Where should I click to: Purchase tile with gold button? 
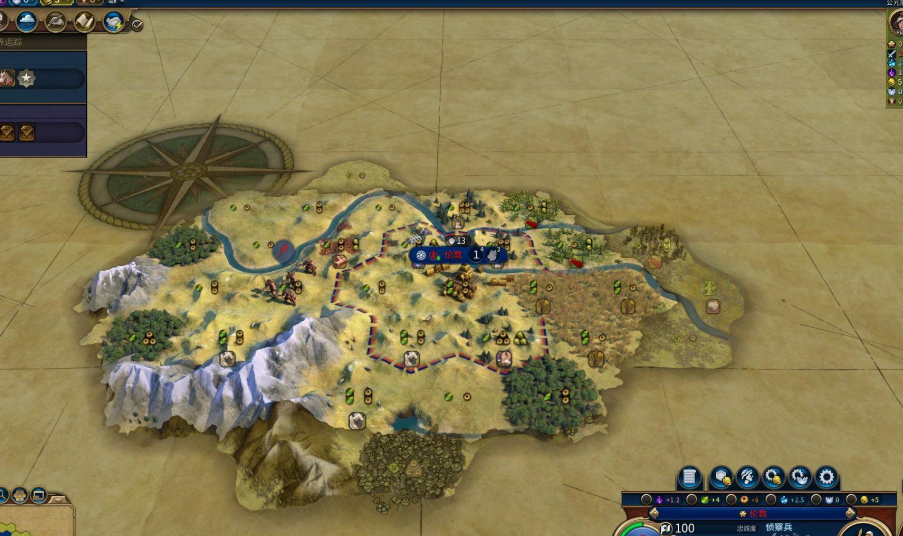(x=721, y=477)
